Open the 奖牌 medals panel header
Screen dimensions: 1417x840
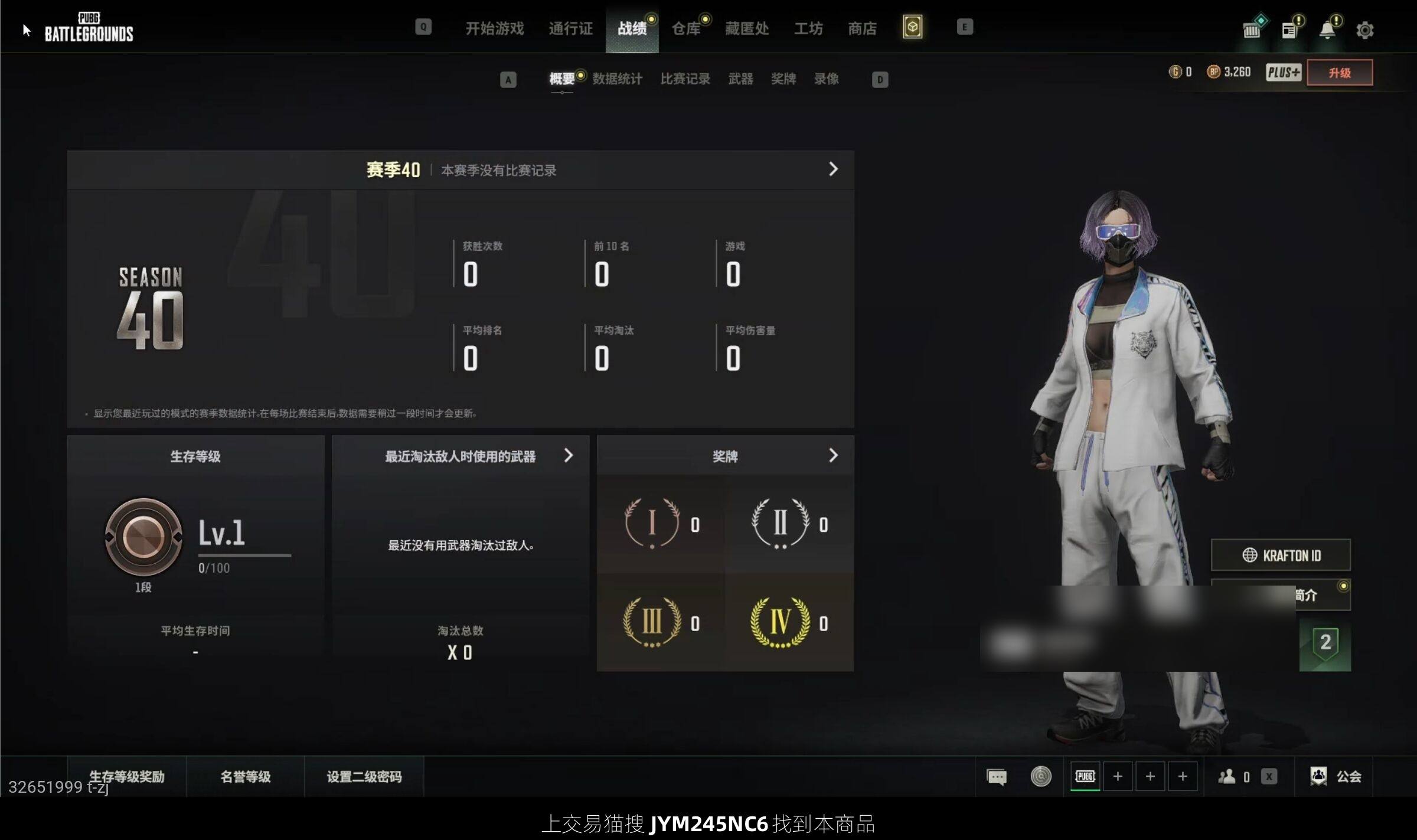click(725, 456)
